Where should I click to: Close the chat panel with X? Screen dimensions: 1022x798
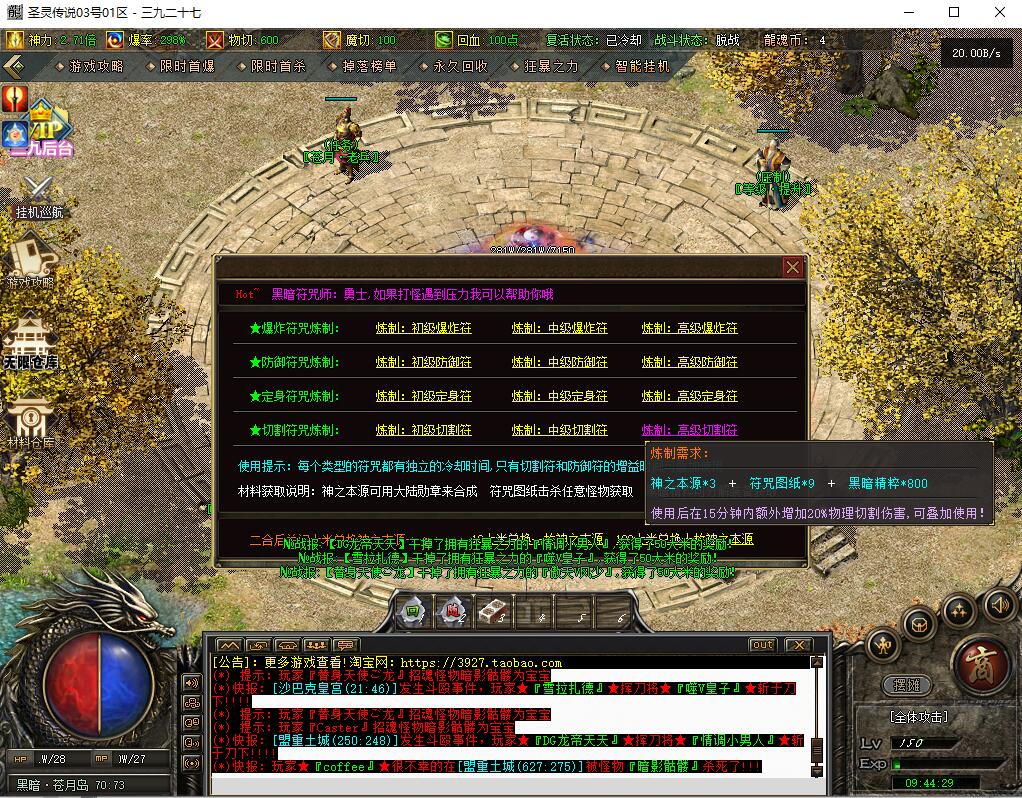click(797, 645)
